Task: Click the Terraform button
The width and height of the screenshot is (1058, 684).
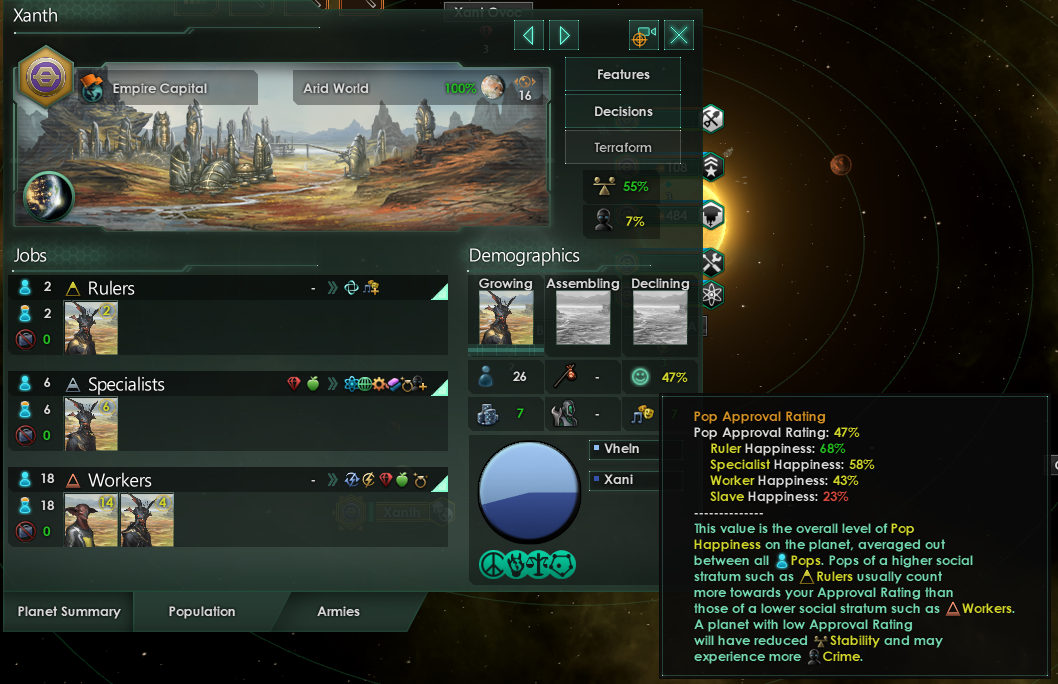Action: click(x=623, y=147)
